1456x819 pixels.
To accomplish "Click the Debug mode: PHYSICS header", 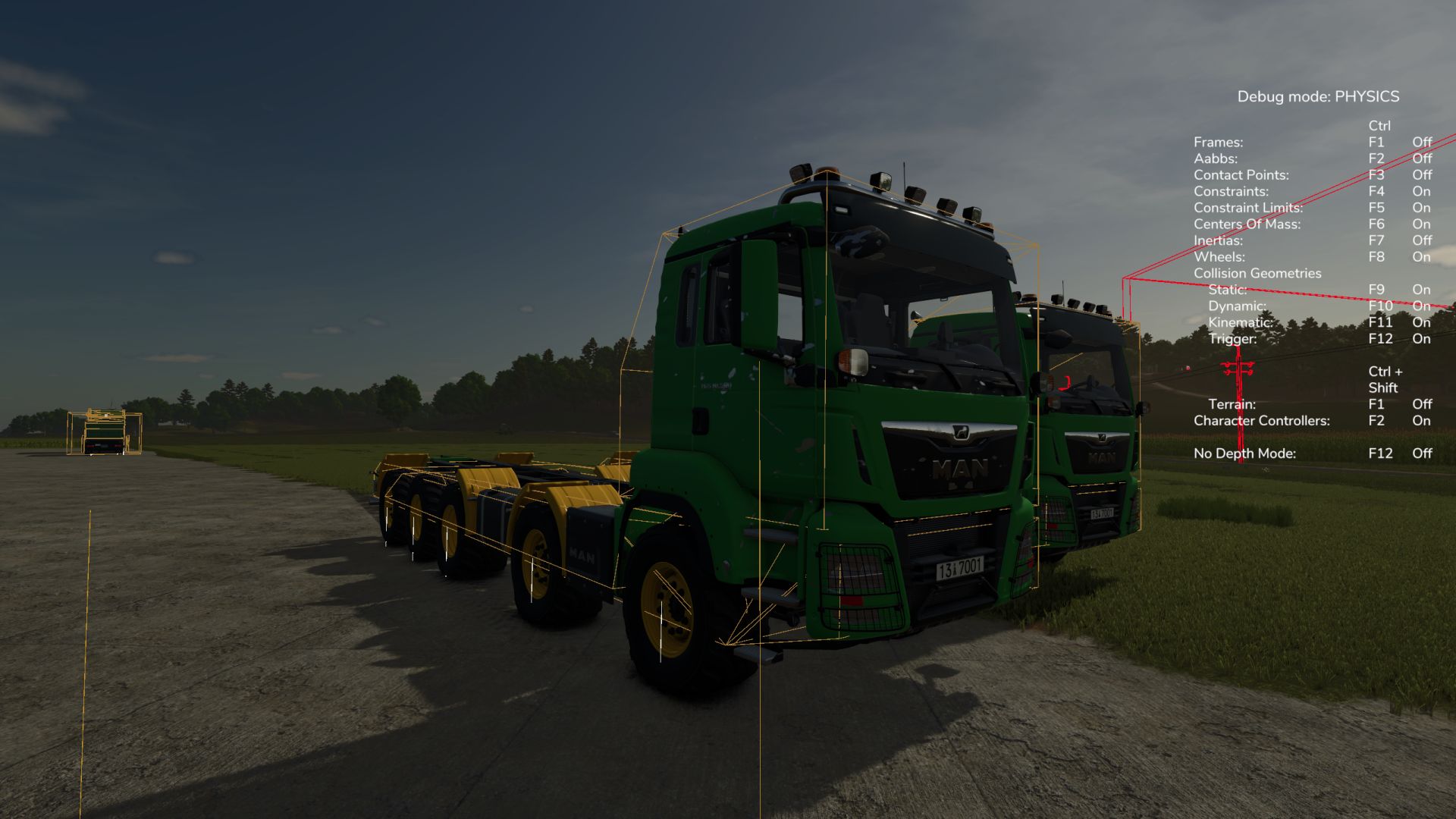I will tap(1318, 96).
